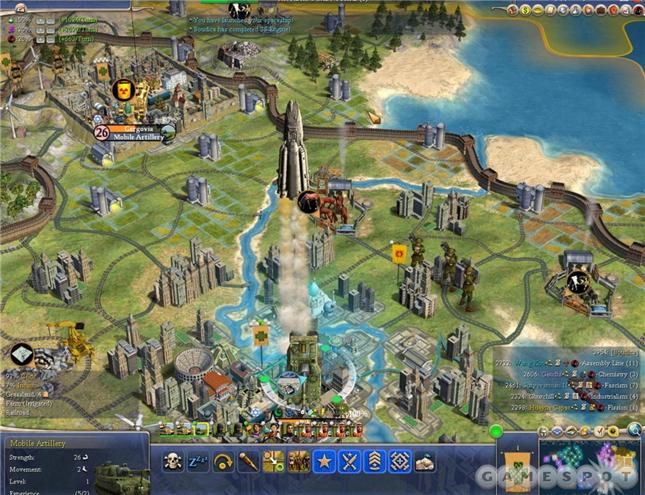Select the chevron stripes promotion icon
Viewport: 645px width, 495px height.
point(375,461)
